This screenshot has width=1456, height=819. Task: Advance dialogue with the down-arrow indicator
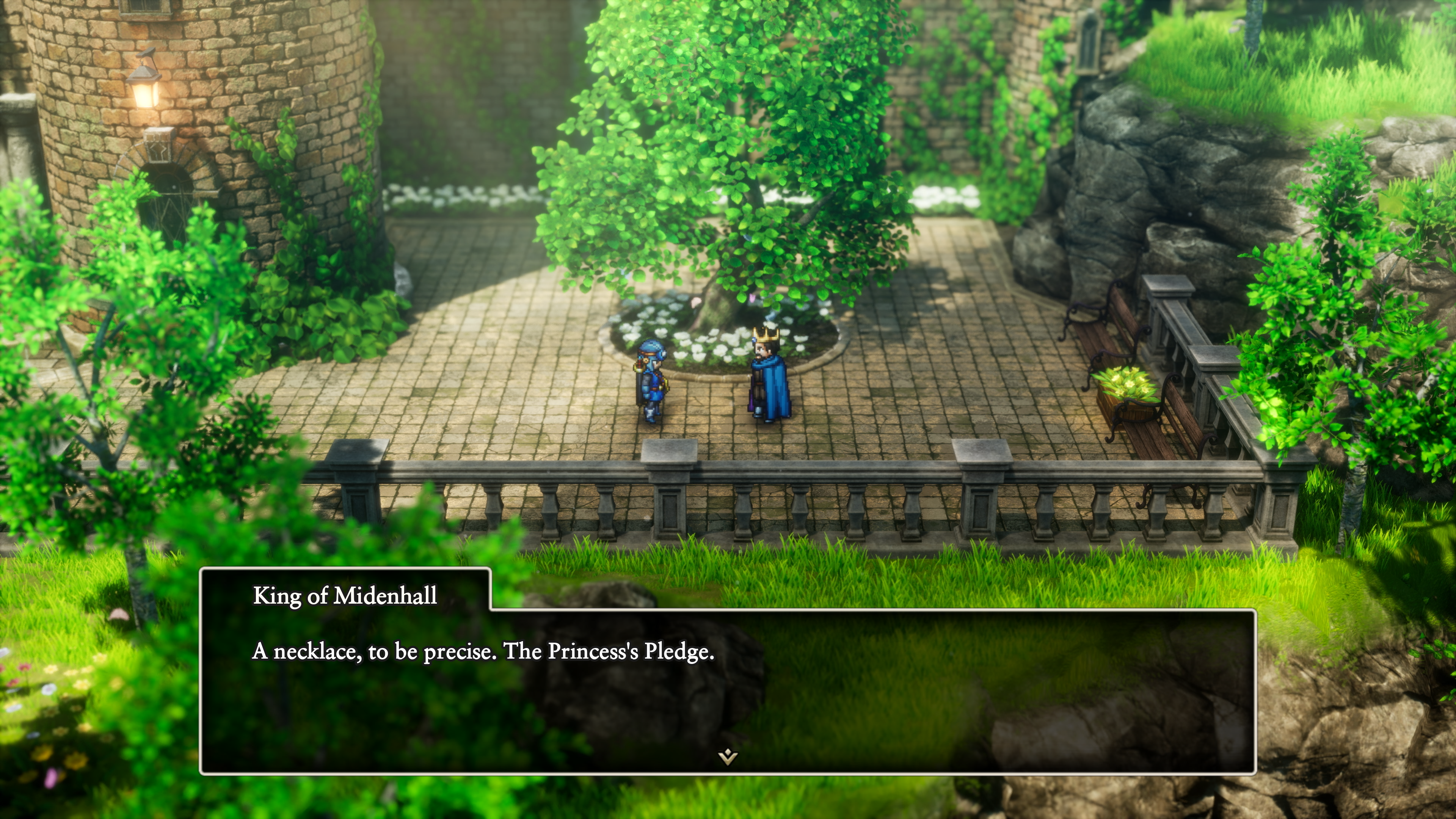tap(728, 756)
